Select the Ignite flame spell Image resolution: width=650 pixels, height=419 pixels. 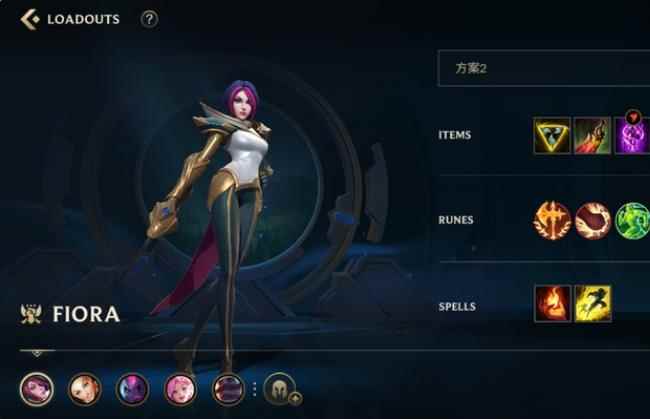tap(552, 304)
